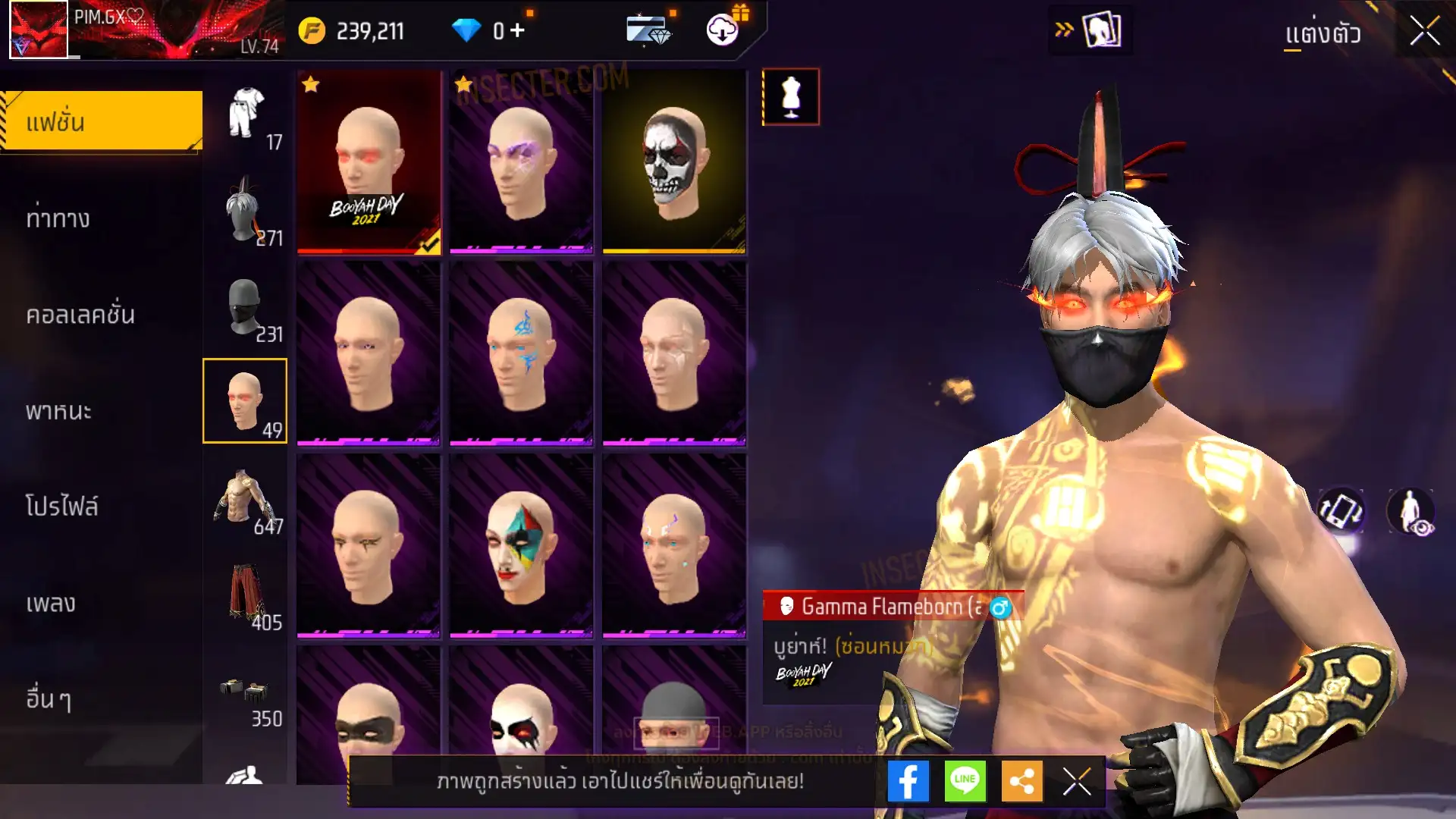Image resolution: width=1456 pixels, height=819 pixels.
Task: Select the colorful clown face paint
Action: point(521,546)
